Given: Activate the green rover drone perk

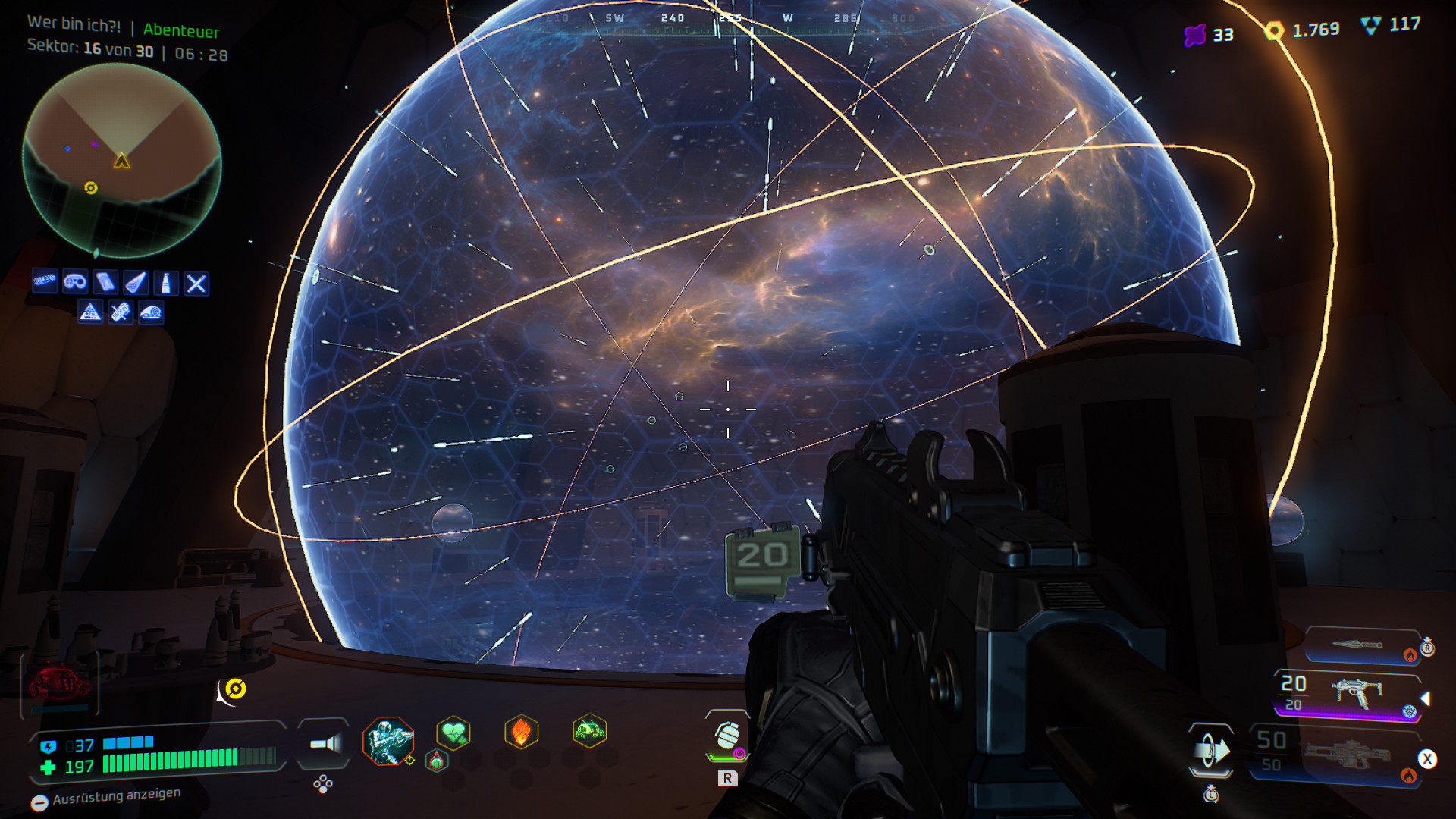Looking at the screenshot, I should coord(589,731).
